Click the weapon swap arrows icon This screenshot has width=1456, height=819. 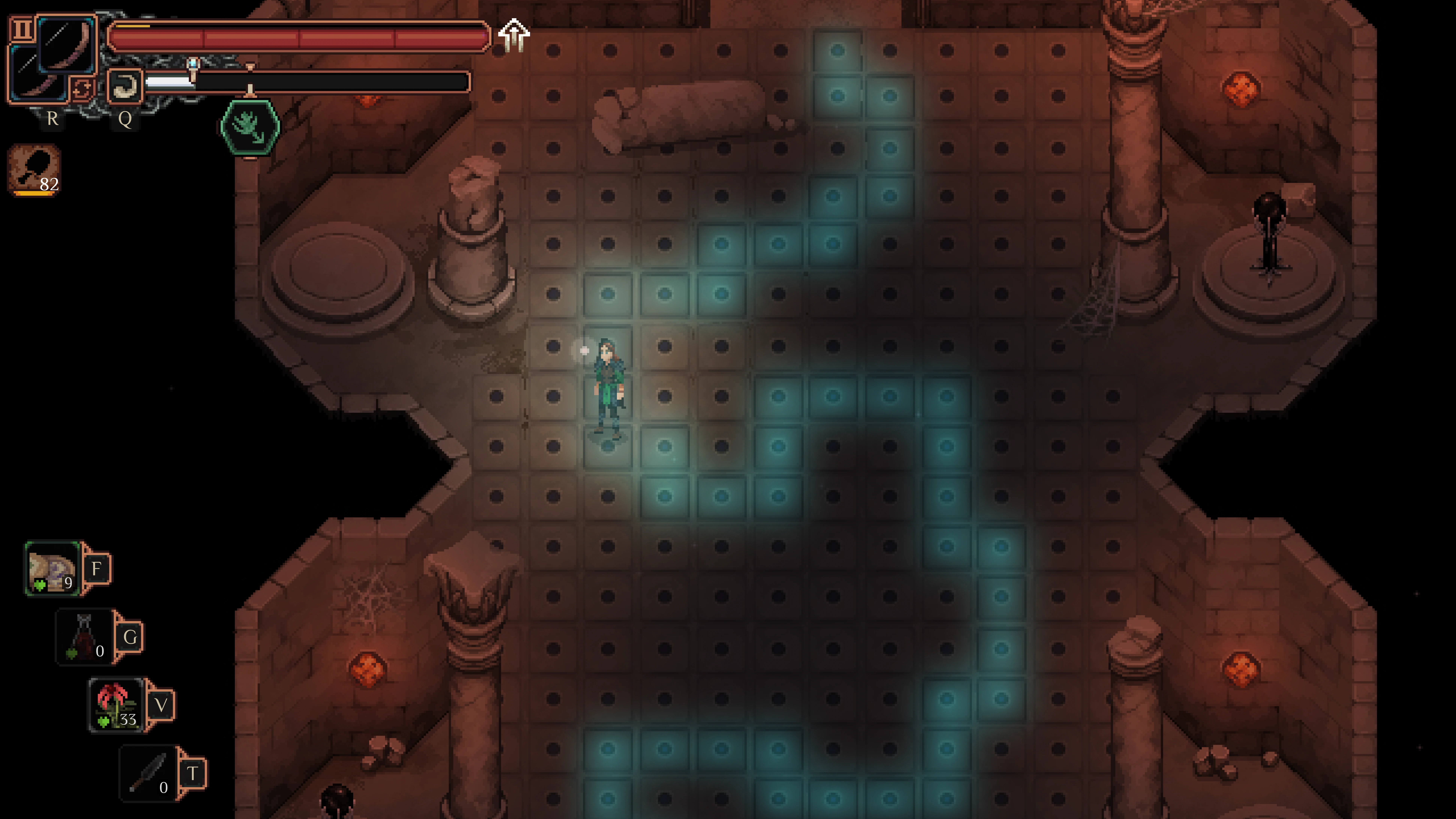83,89
